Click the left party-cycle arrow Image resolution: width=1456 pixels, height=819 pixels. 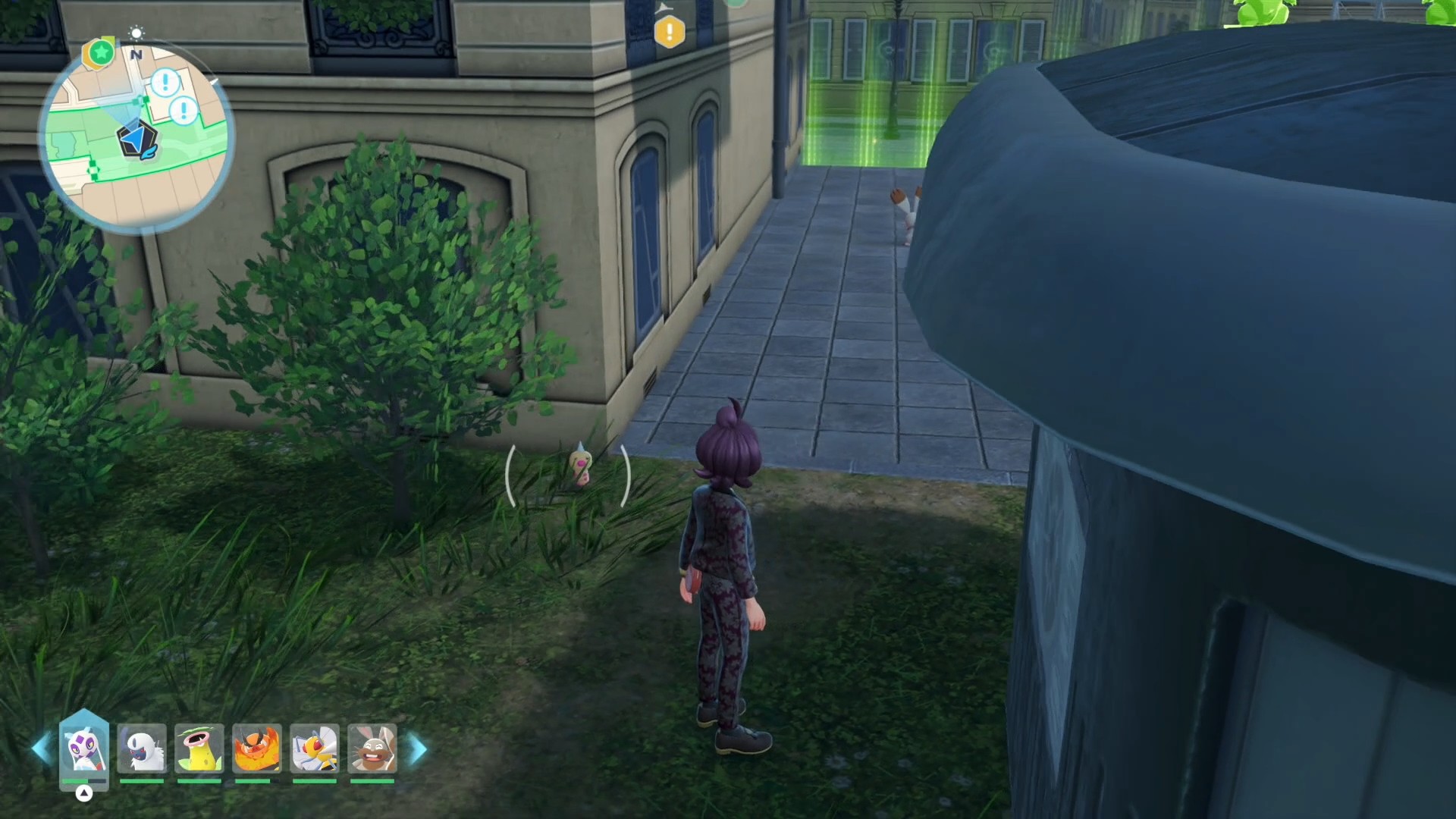[41, 748]
